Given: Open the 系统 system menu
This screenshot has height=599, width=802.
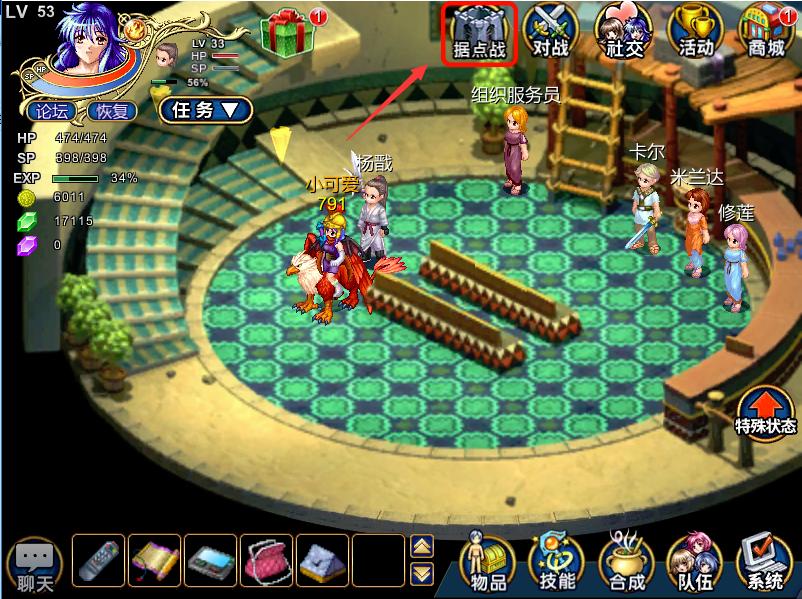Looking at the screenshot, I should pos(766,562).
